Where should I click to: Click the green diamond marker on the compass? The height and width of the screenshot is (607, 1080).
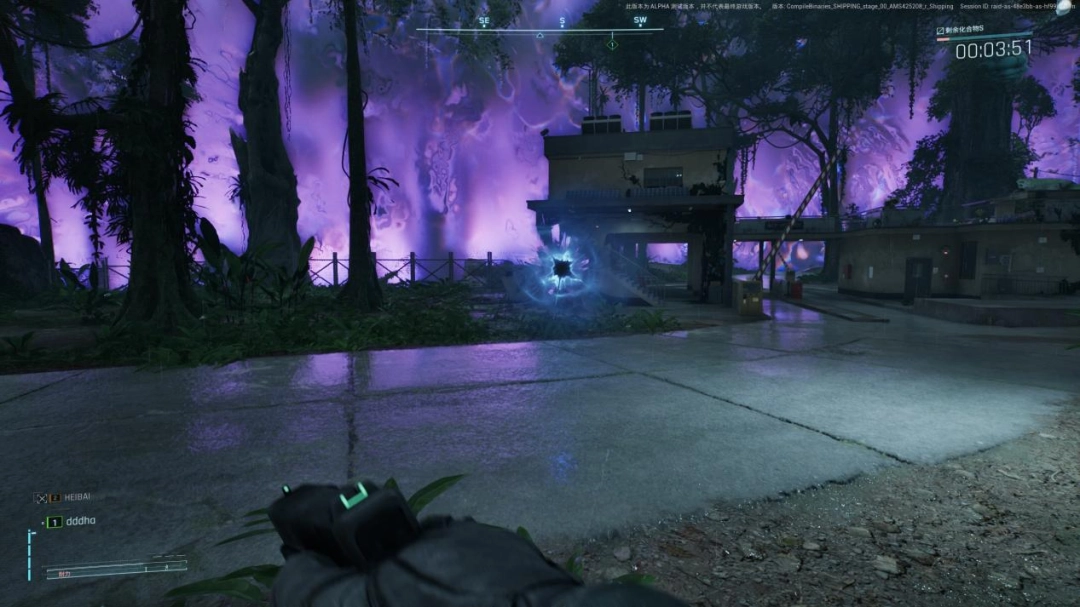tap(612, 44)
